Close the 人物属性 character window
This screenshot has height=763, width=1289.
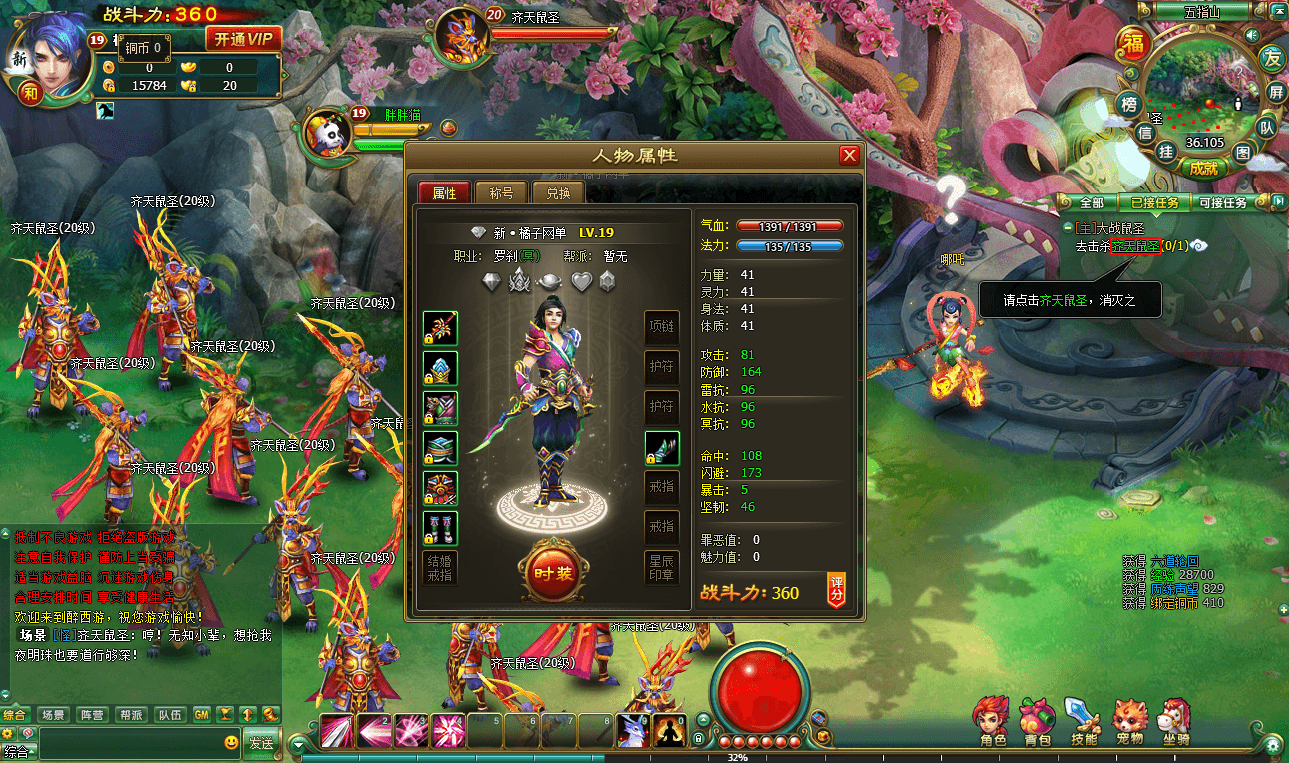tap(849, 156)
